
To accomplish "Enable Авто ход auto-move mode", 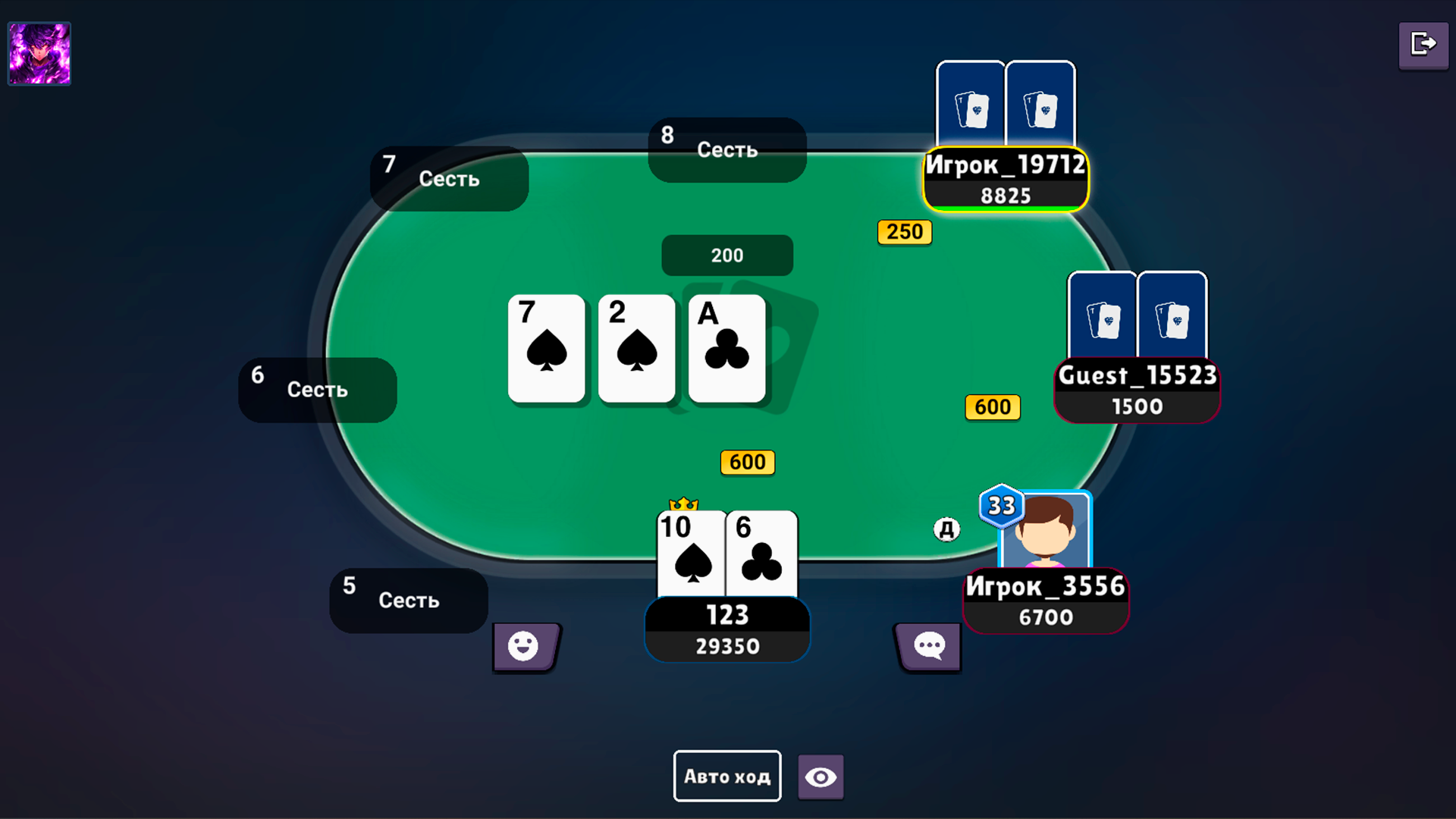I will (x=726, y=776).
